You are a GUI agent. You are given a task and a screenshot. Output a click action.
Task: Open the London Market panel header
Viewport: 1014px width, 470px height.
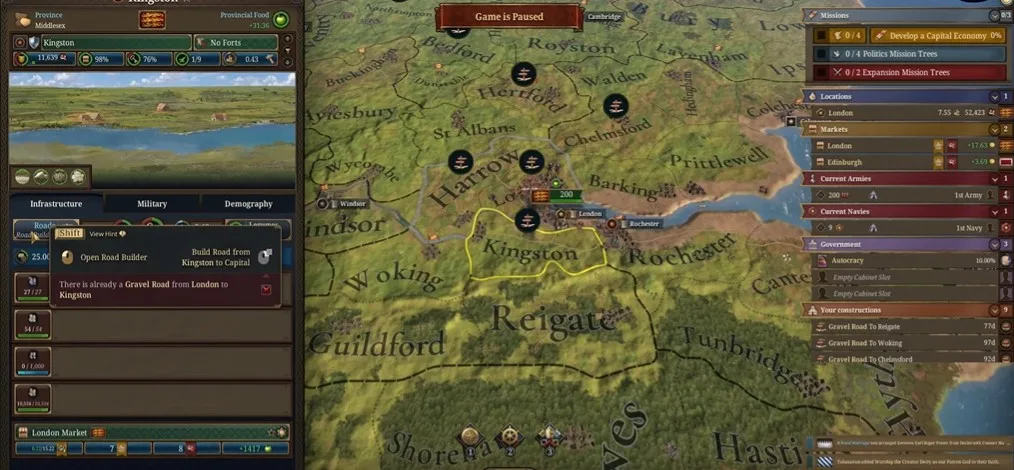152,432
